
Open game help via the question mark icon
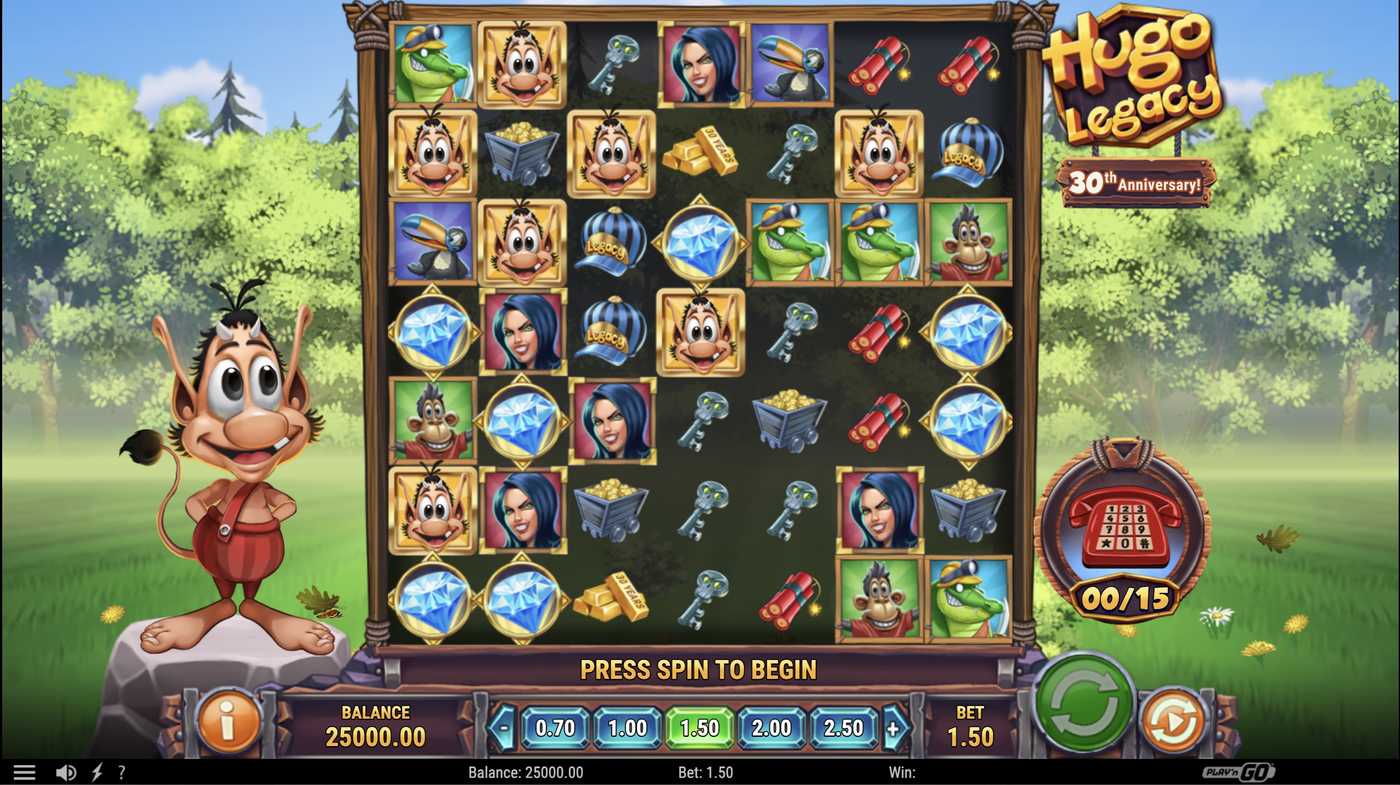[x=121, y=771]
